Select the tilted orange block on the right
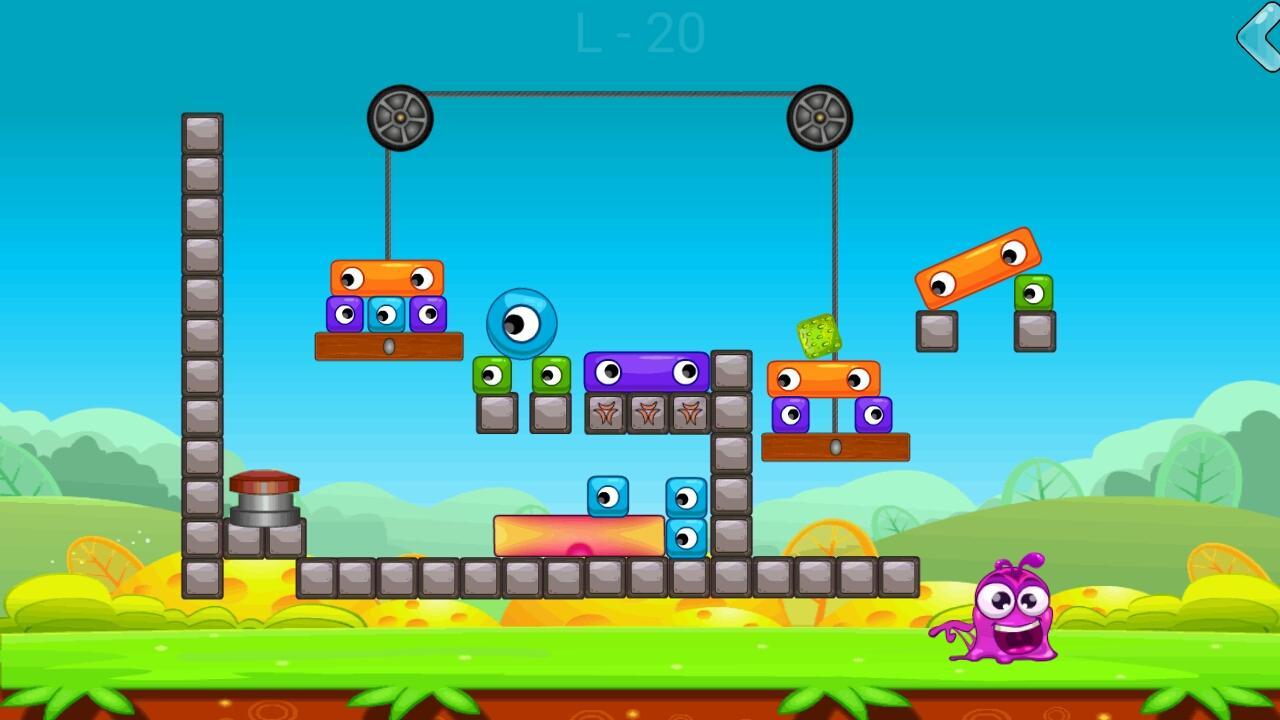This screenshot has height=720, width=1280. pyautogui.click(x=975, y=265)
